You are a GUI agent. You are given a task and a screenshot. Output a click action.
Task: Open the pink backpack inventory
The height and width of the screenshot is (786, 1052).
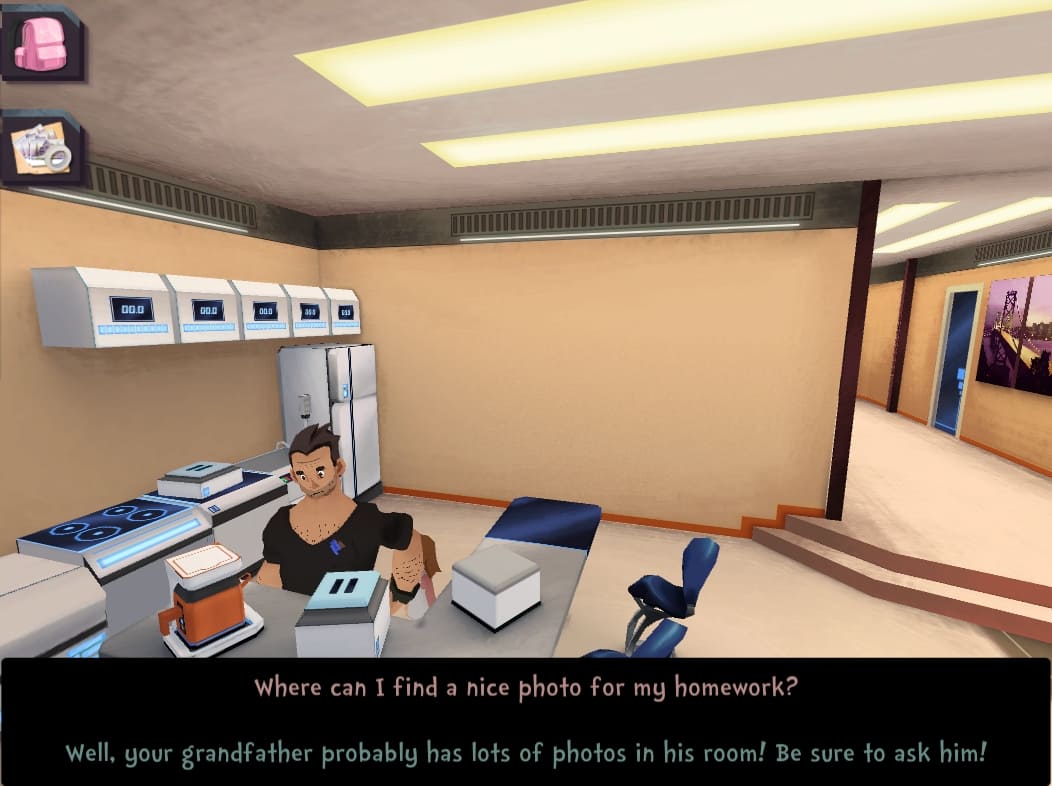point(42,43)
